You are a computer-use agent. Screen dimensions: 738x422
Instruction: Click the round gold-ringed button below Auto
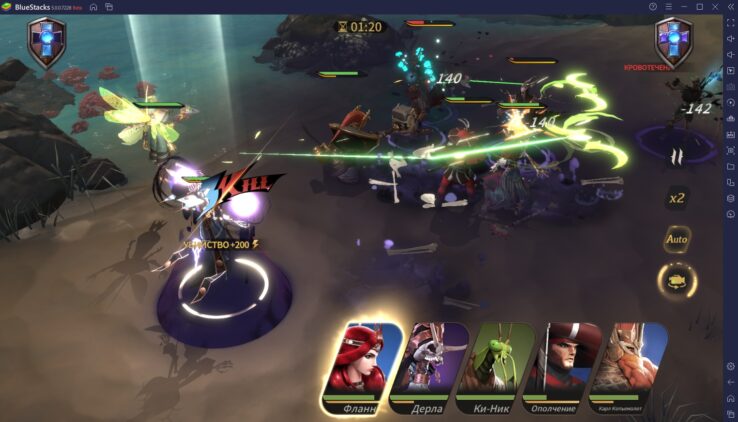pos(677,281)
